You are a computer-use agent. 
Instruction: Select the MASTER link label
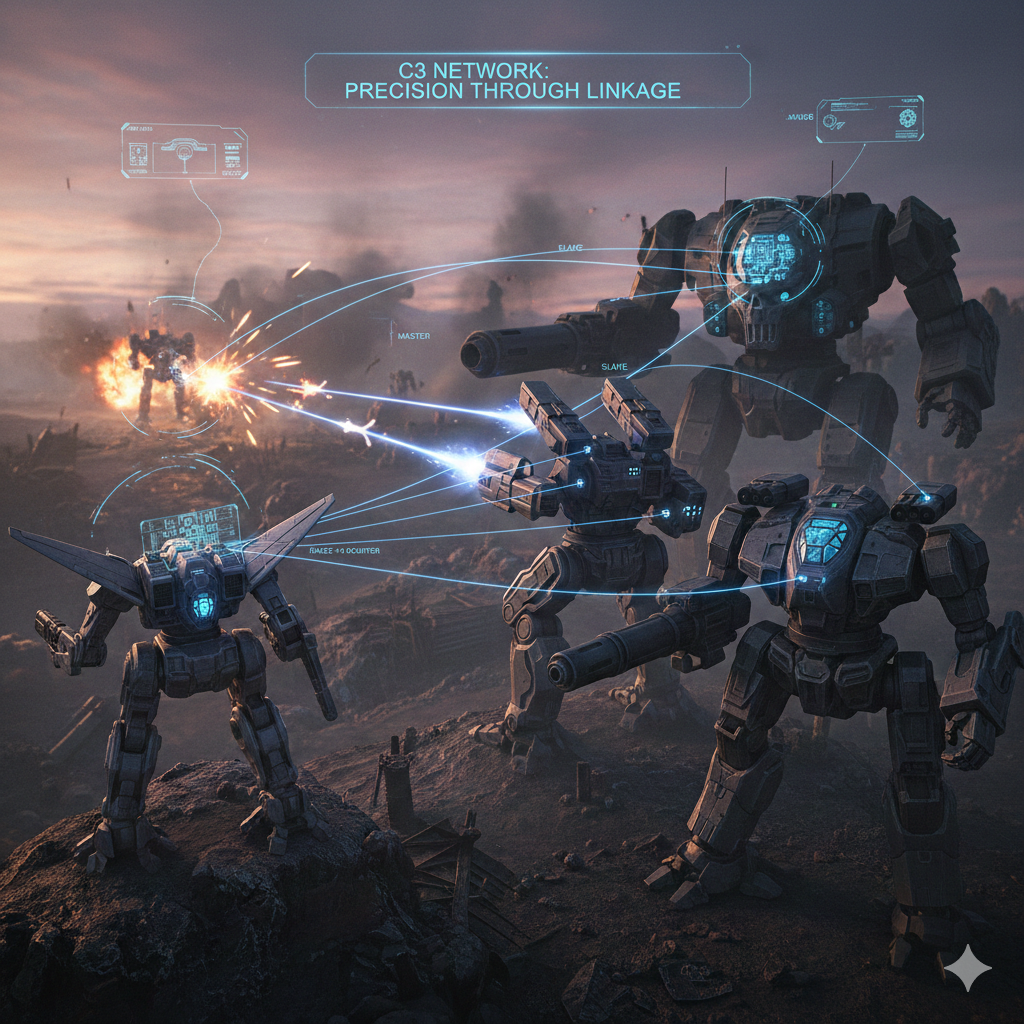coord(413,336)
